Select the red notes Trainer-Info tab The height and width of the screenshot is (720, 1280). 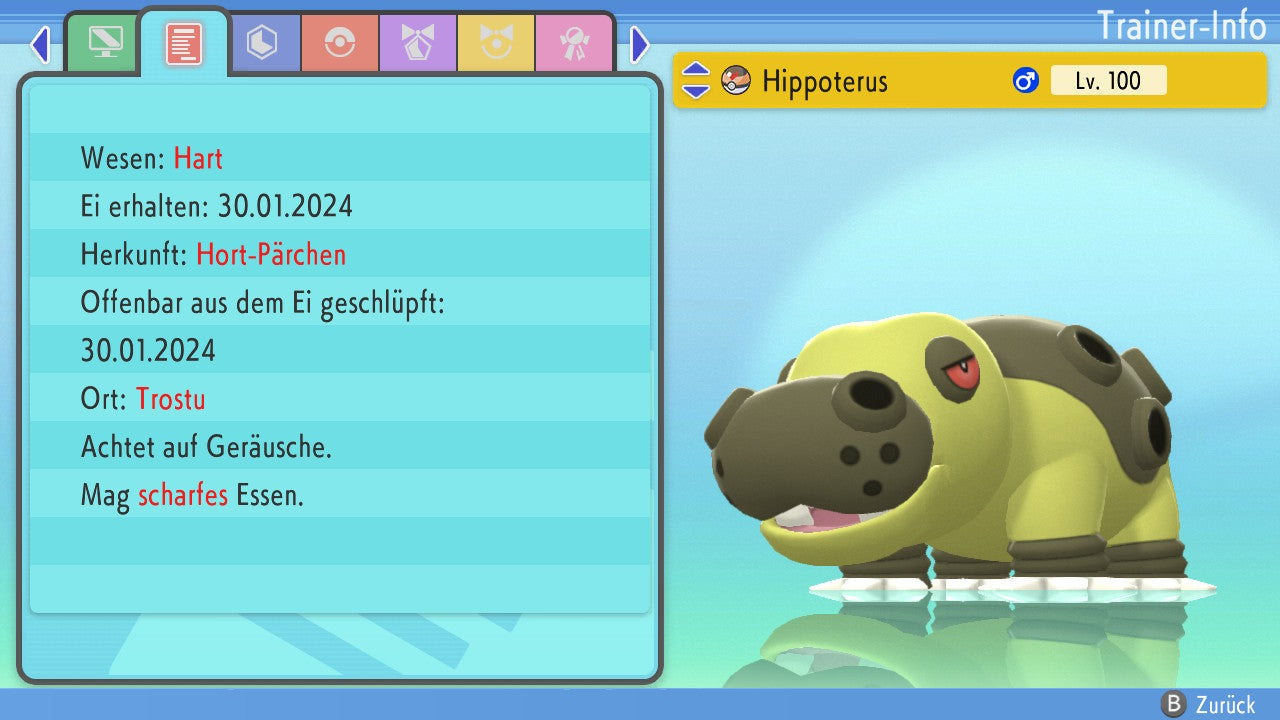[x=184, y=43]
